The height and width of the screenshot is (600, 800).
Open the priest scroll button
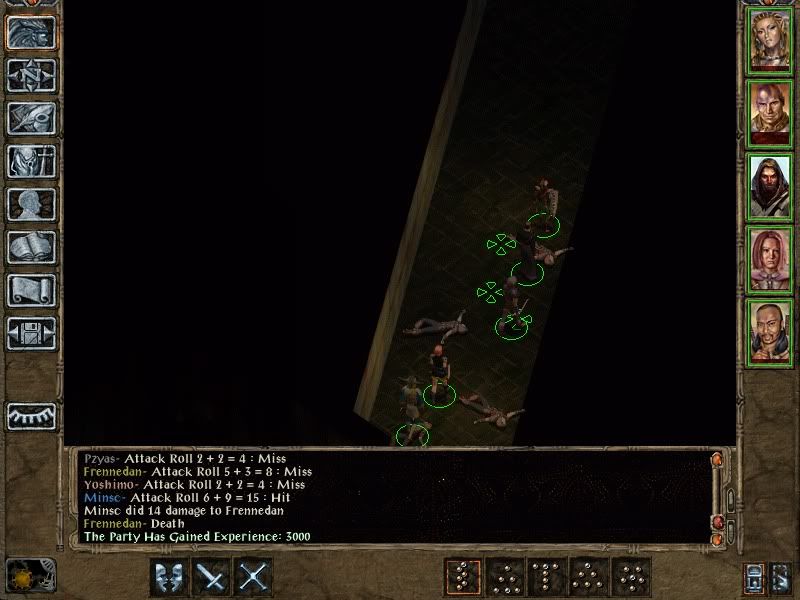[x=31, y=289]
